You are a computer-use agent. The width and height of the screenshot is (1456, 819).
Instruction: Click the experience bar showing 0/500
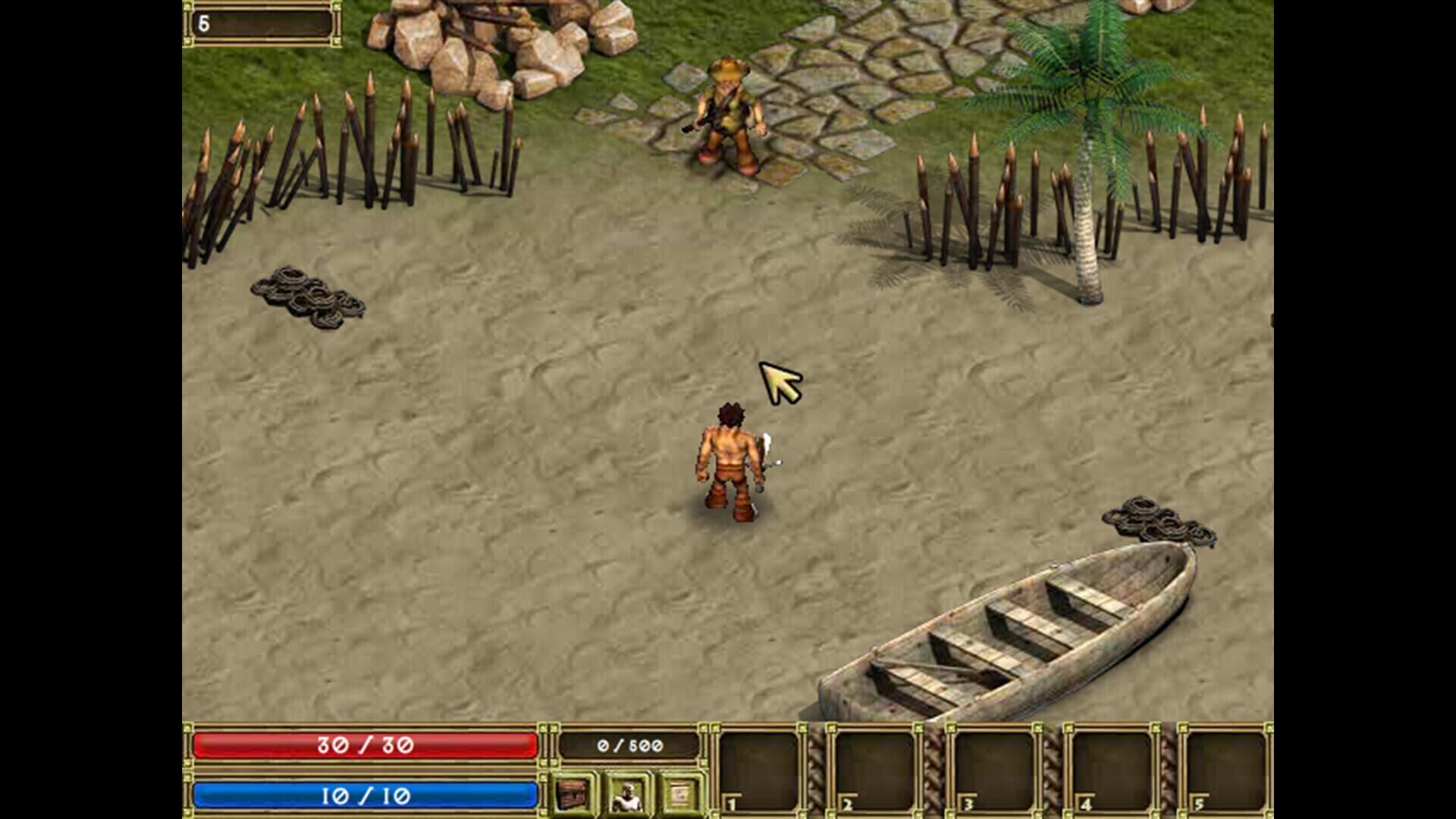pos(629,745)
